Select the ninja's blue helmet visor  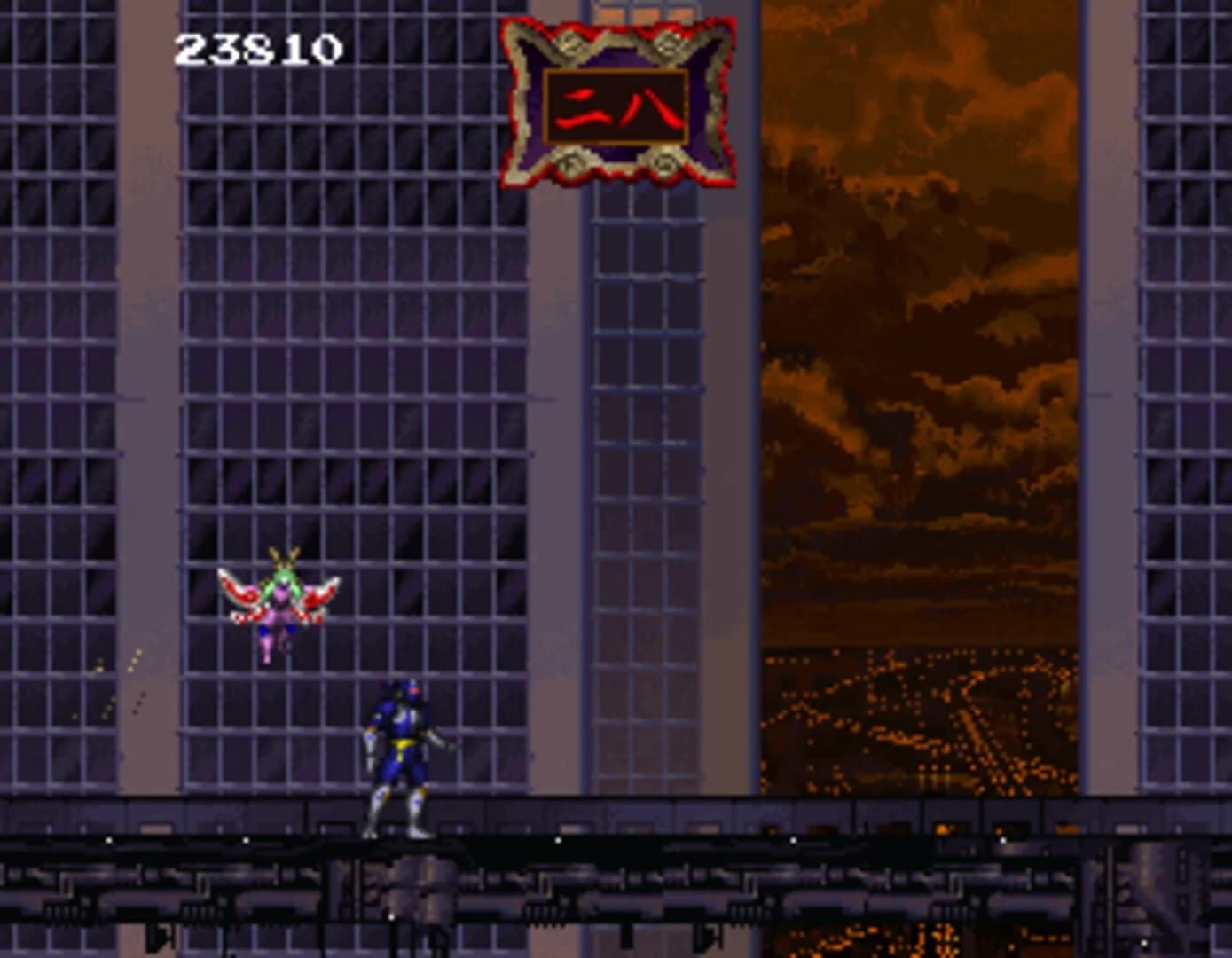412,690
